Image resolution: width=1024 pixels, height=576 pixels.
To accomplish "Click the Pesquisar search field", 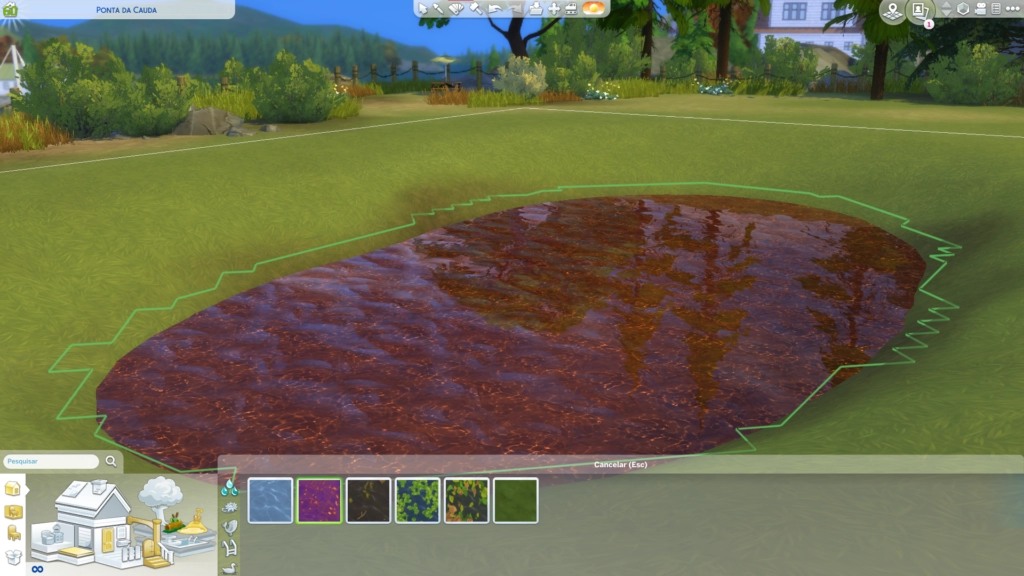I will (x=51, y=462).
